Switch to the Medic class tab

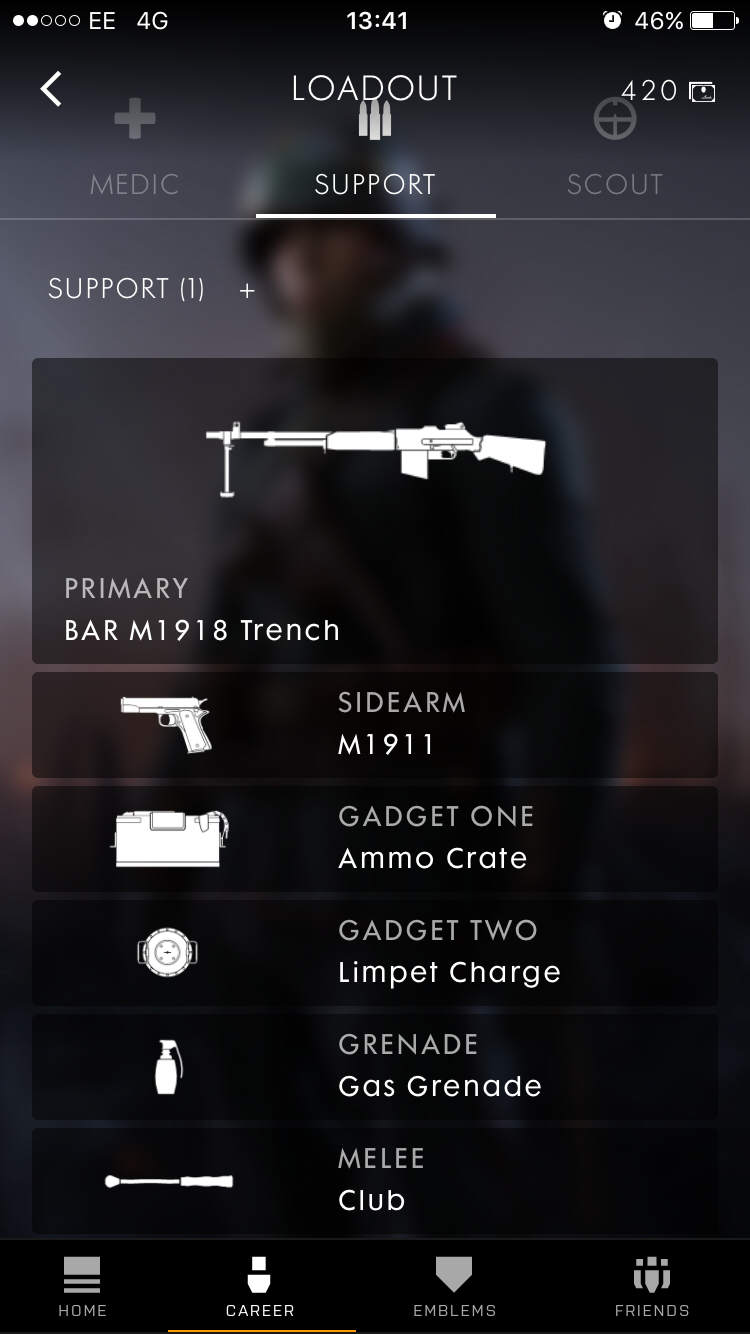coord(134,160)
